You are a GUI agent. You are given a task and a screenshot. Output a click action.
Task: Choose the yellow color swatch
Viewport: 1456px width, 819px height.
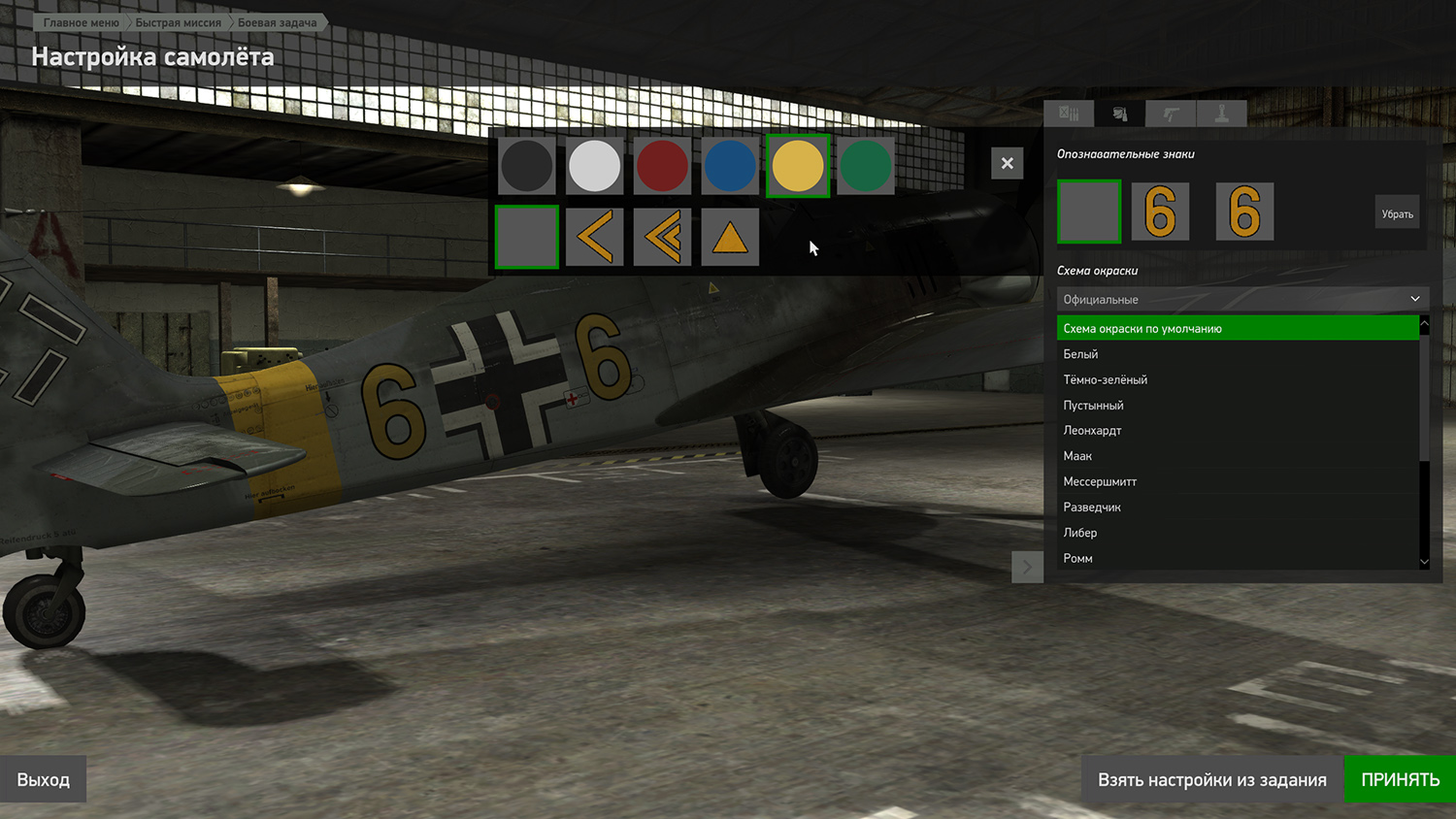tap(798, 166)
